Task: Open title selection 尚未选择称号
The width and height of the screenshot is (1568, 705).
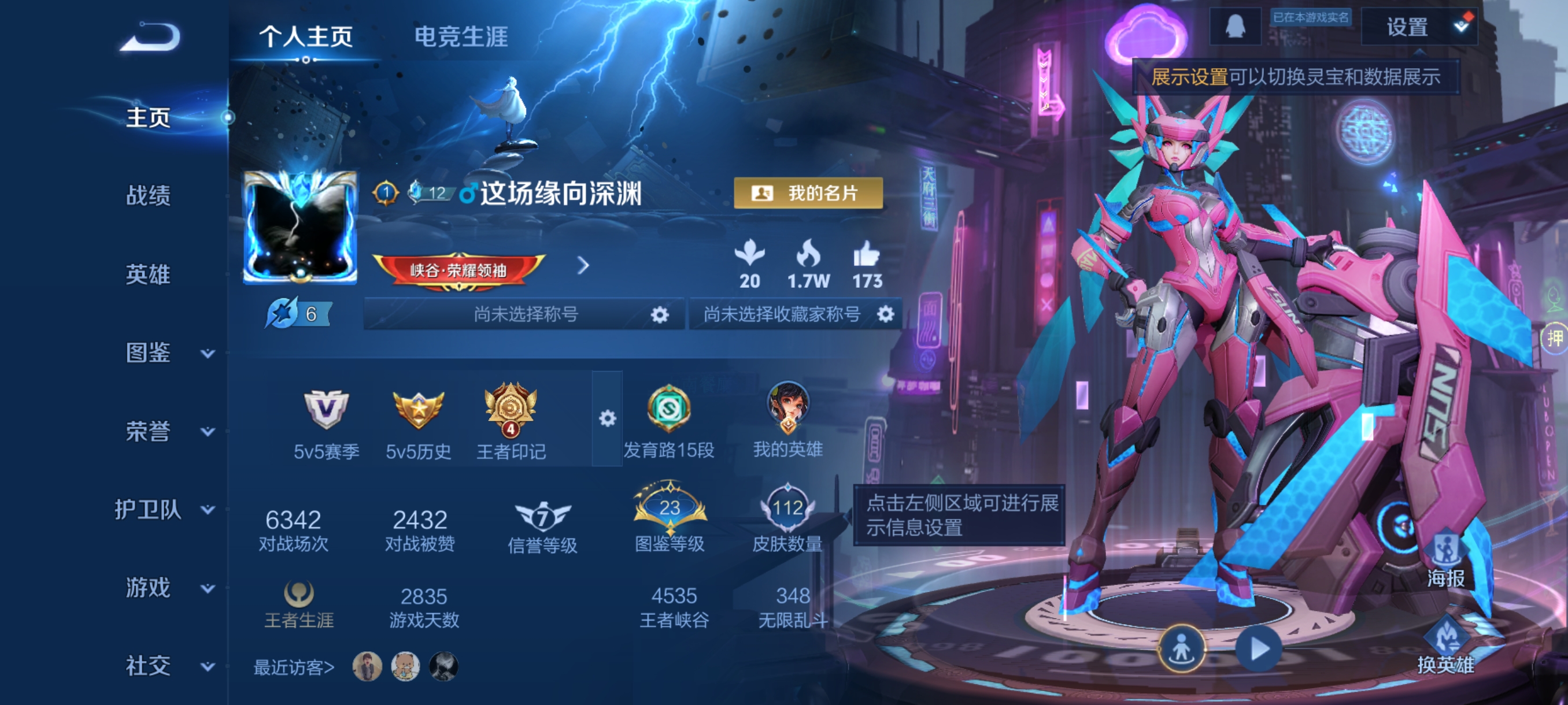Action: (525, 314)
